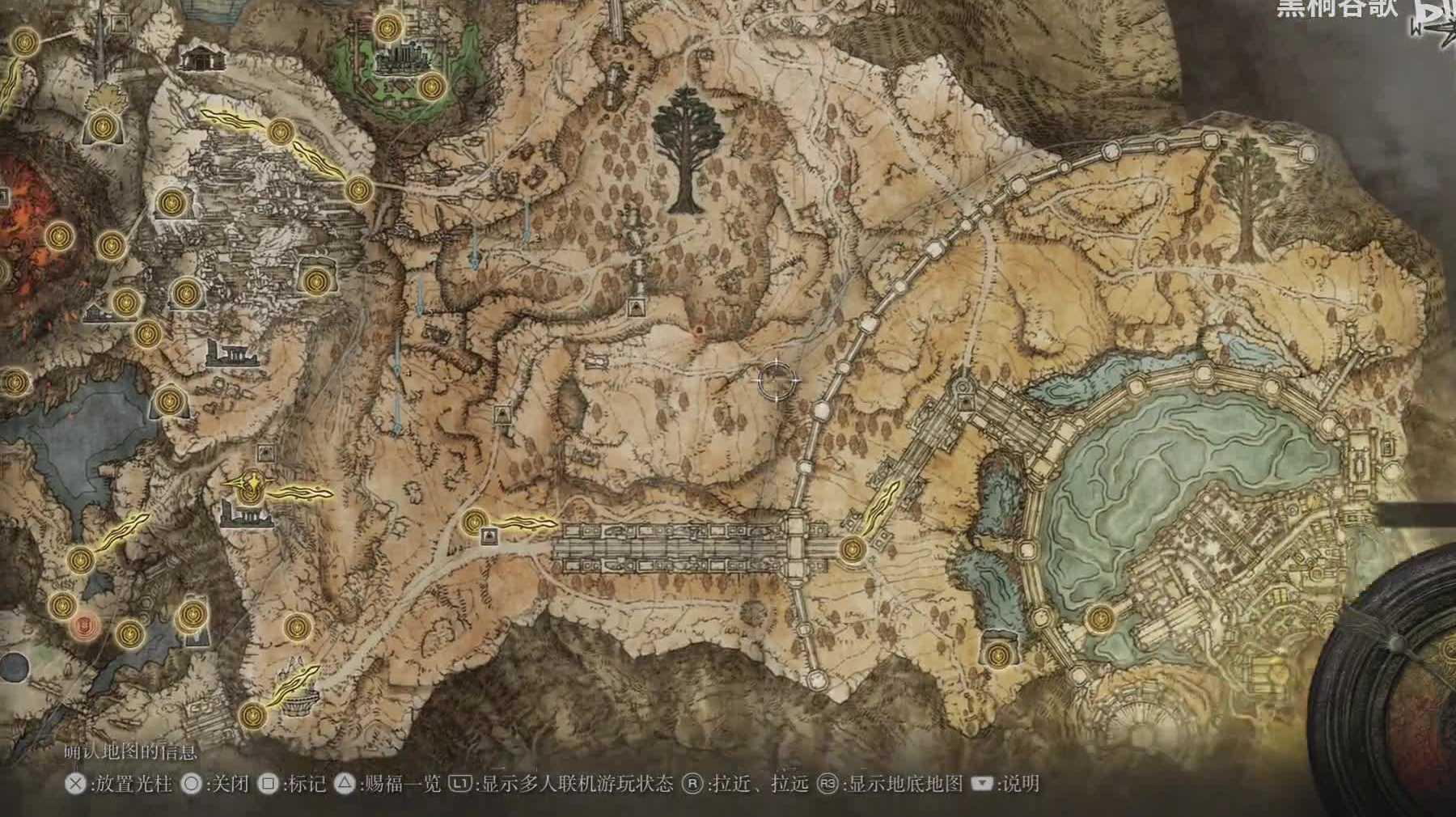This screenshot has width=1456, height=817.
Task: Select the grace marker beside the capital's lake
Action: point(1098,620)
